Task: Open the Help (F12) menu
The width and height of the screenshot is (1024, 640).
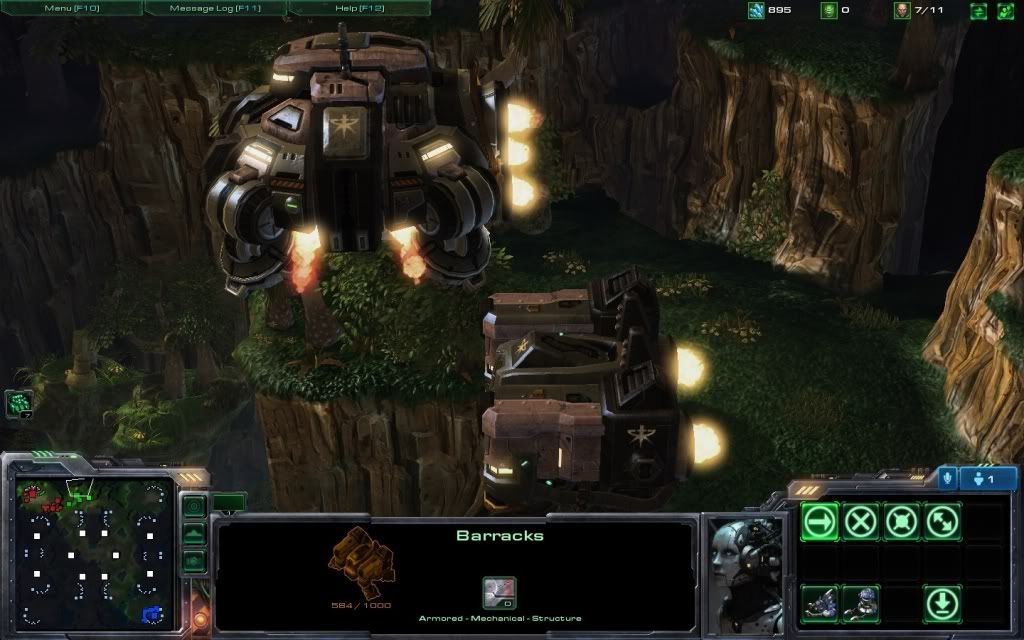Action: (x=359, y=8)
